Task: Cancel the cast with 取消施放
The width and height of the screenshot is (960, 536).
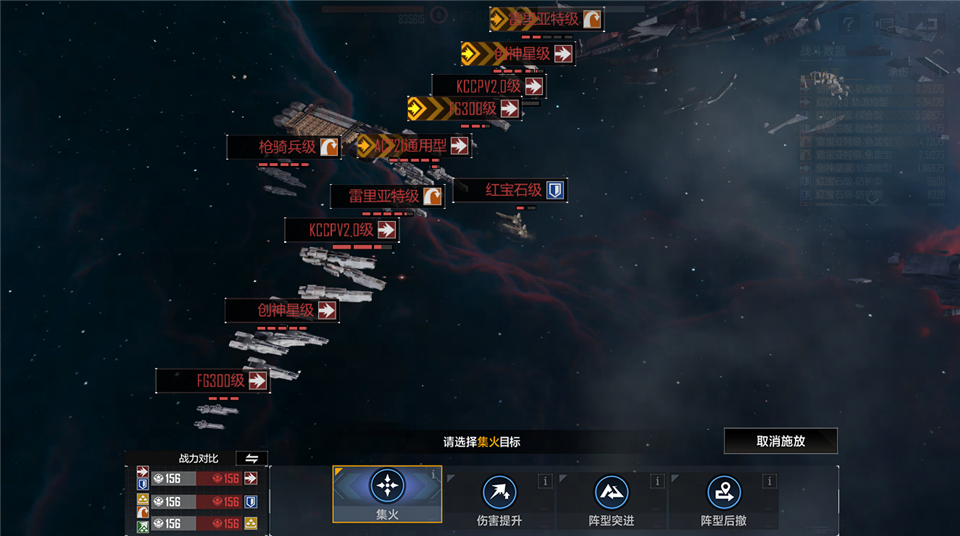Action: click(780, 441)
